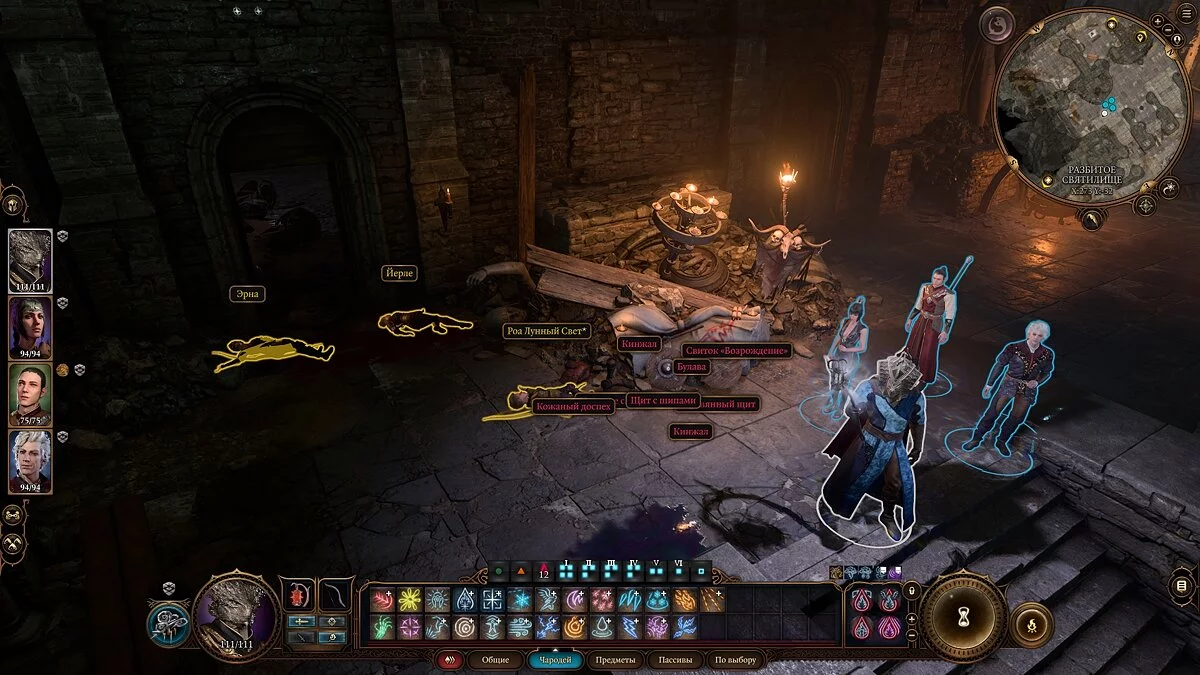Choose the purple-haired companion portrait

pos(30,325)
